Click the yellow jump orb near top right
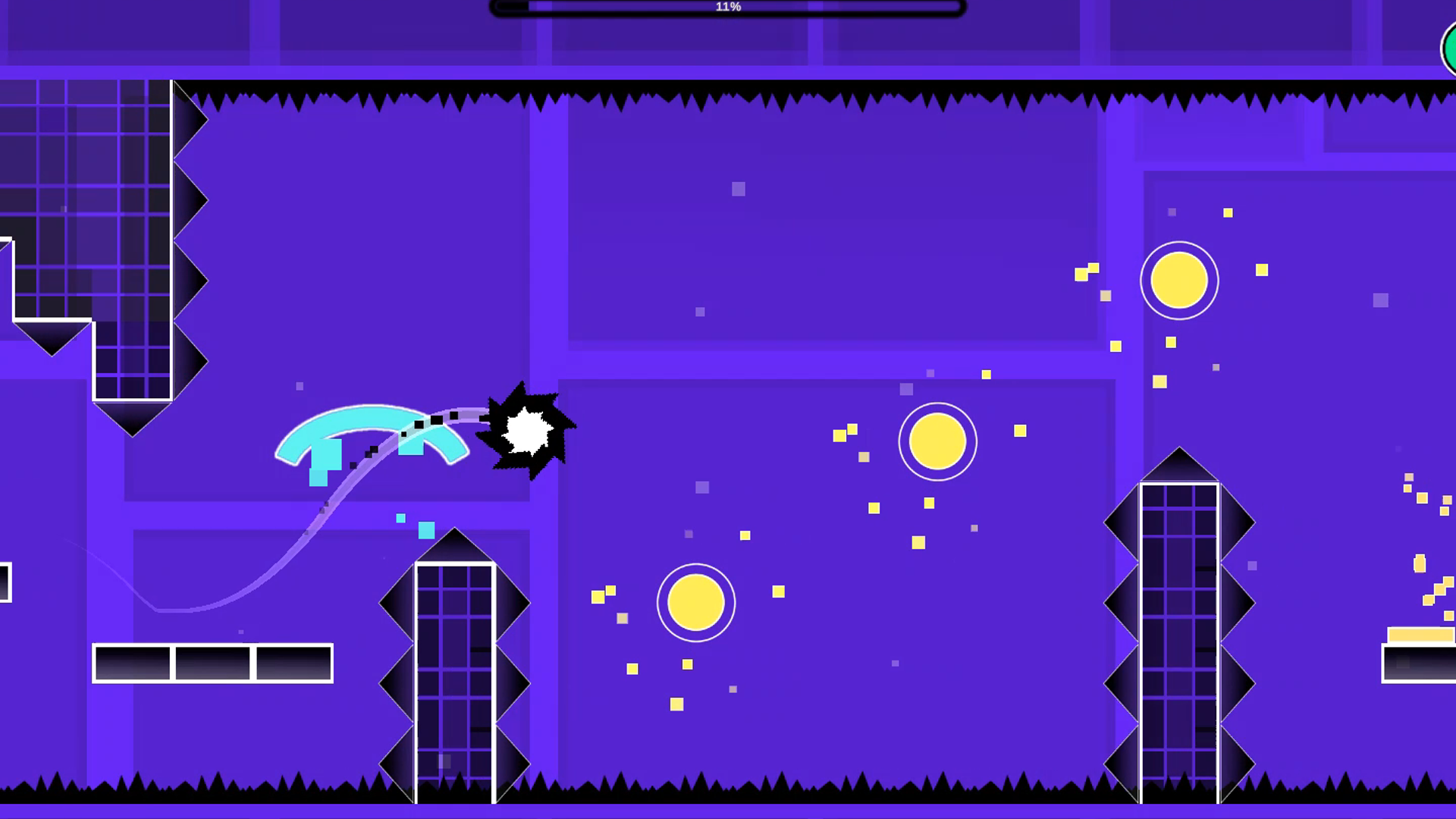The image size is (1456, 819). (1178, 280)
